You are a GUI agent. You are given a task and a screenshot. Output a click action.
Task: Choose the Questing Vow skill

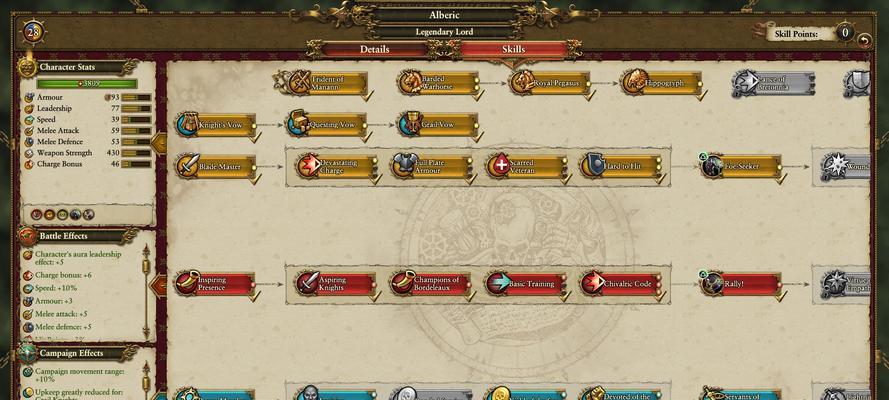pyautogui.click(x=328, y=125)
